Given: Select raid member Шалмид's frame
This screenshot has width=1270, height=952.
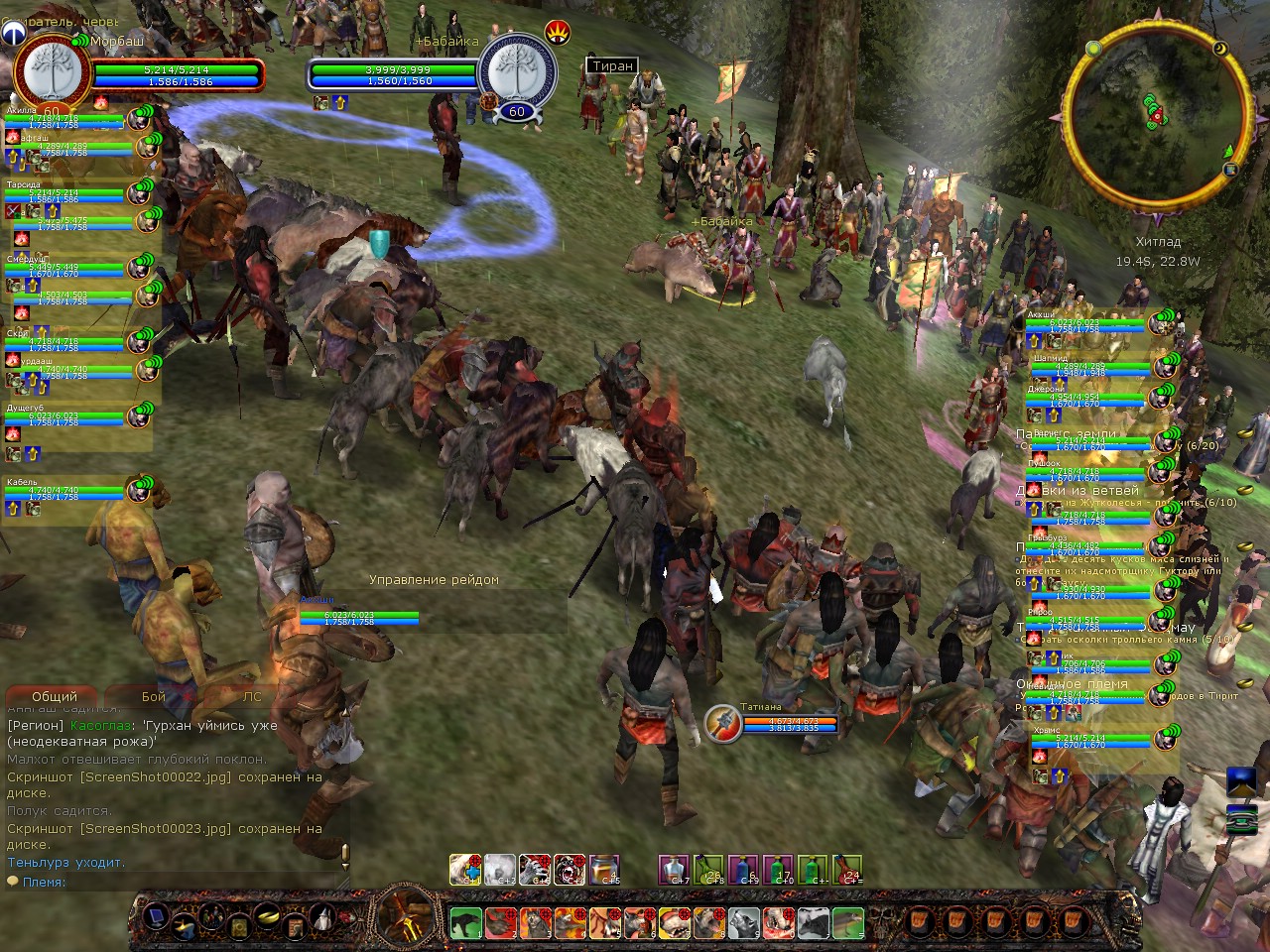Looking at the screenshot, I should pyautogui.click(x=1089, y=367).
